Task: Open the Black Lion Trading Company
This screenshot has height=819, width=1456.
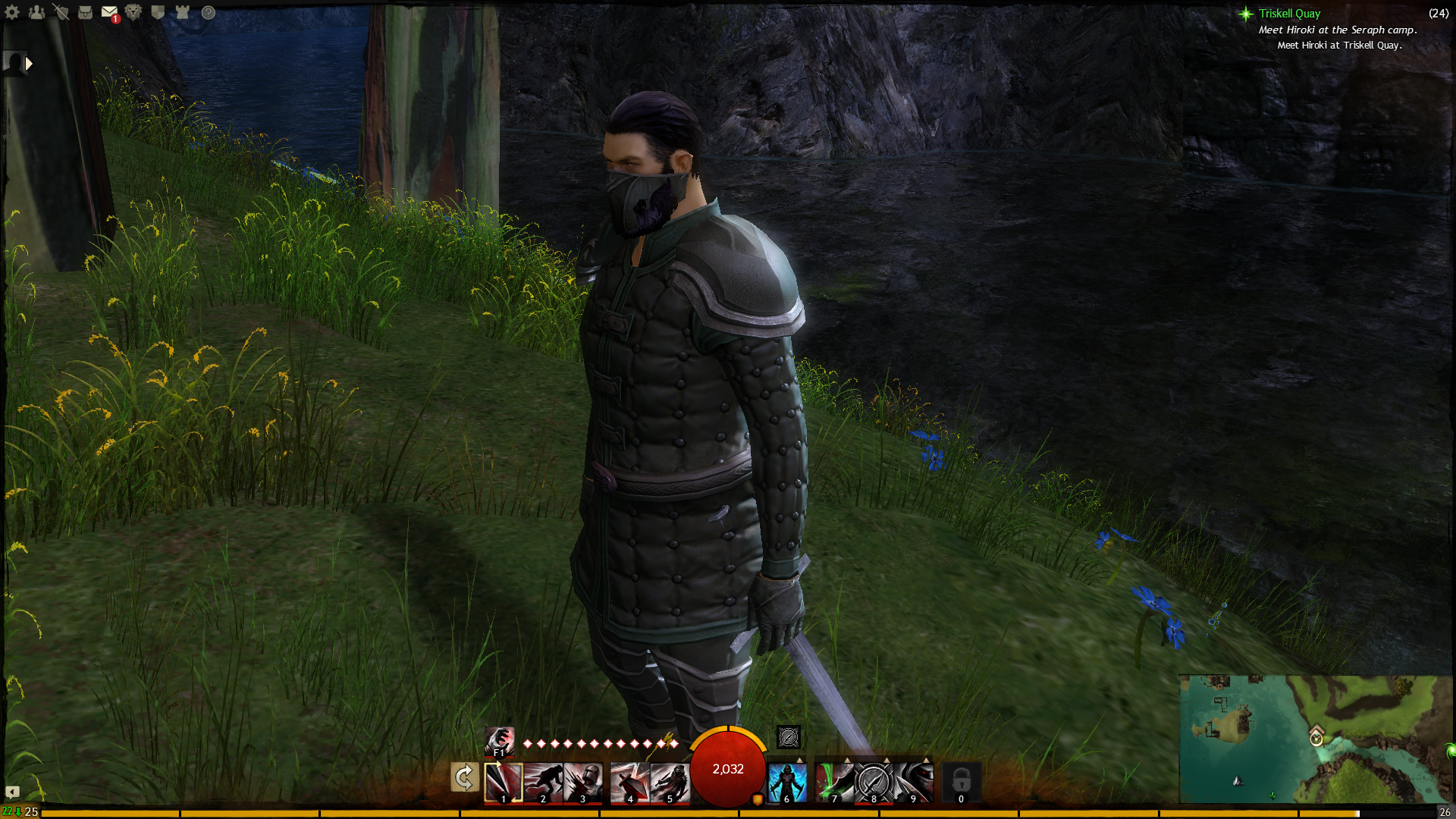Action: 133,12
